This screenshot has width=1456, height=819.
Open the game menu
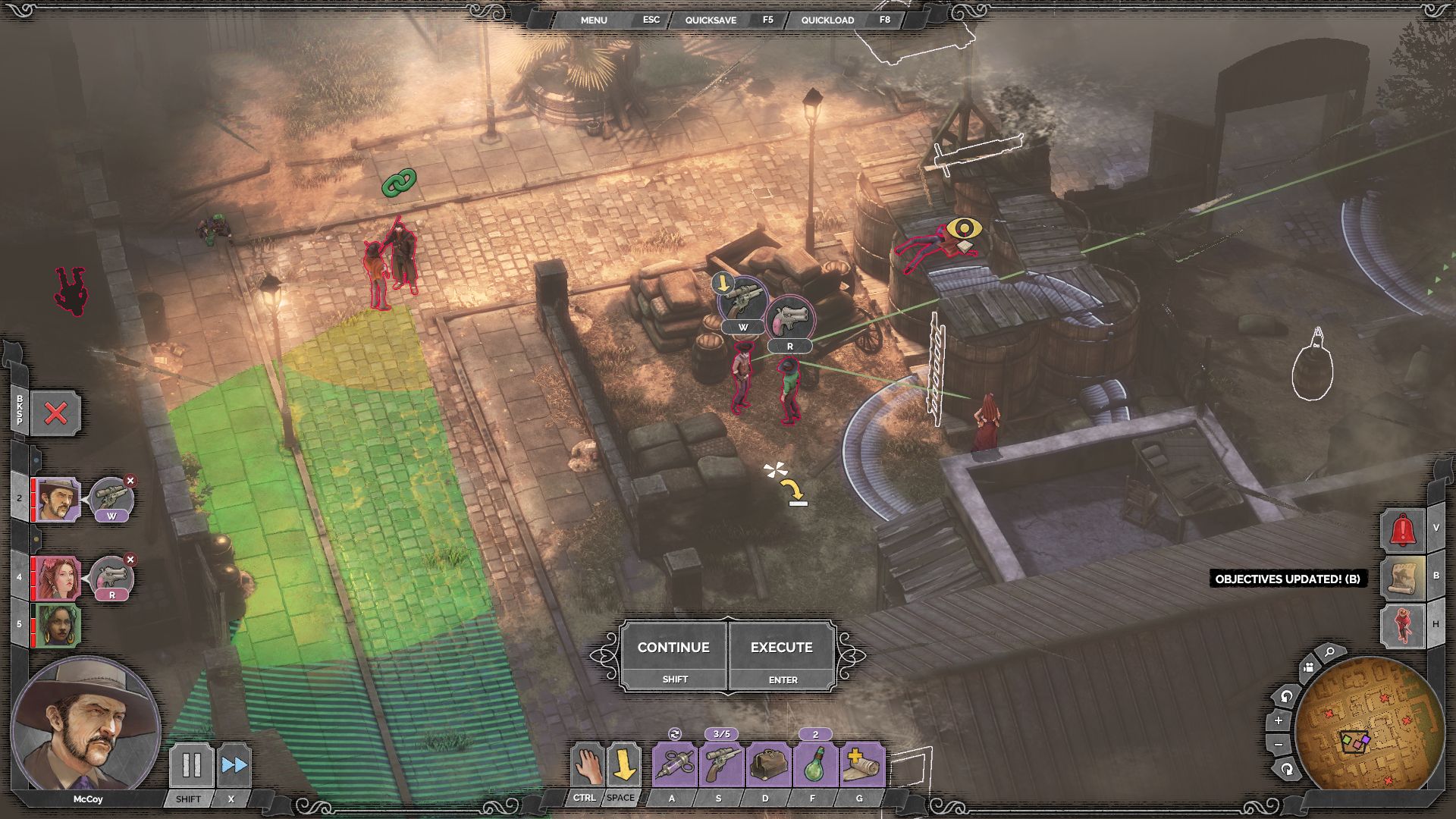pos(594,20)
